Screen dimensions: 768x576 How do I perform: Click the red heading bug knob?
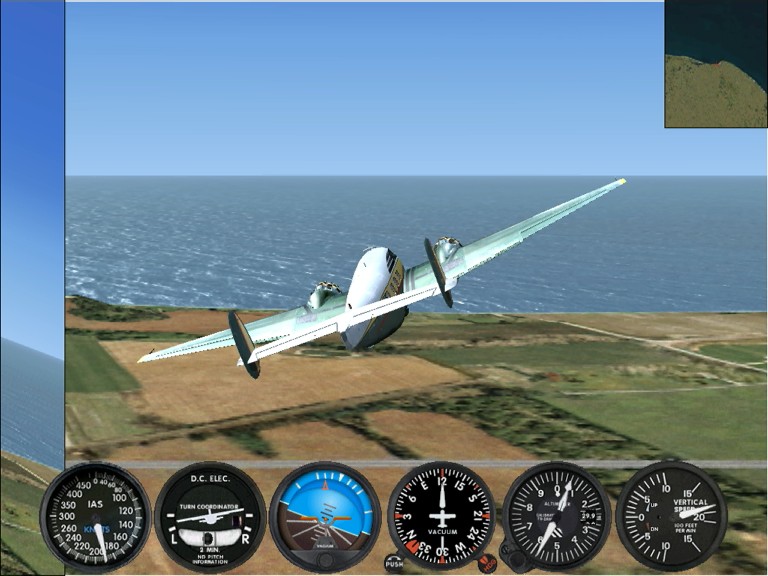487,563
